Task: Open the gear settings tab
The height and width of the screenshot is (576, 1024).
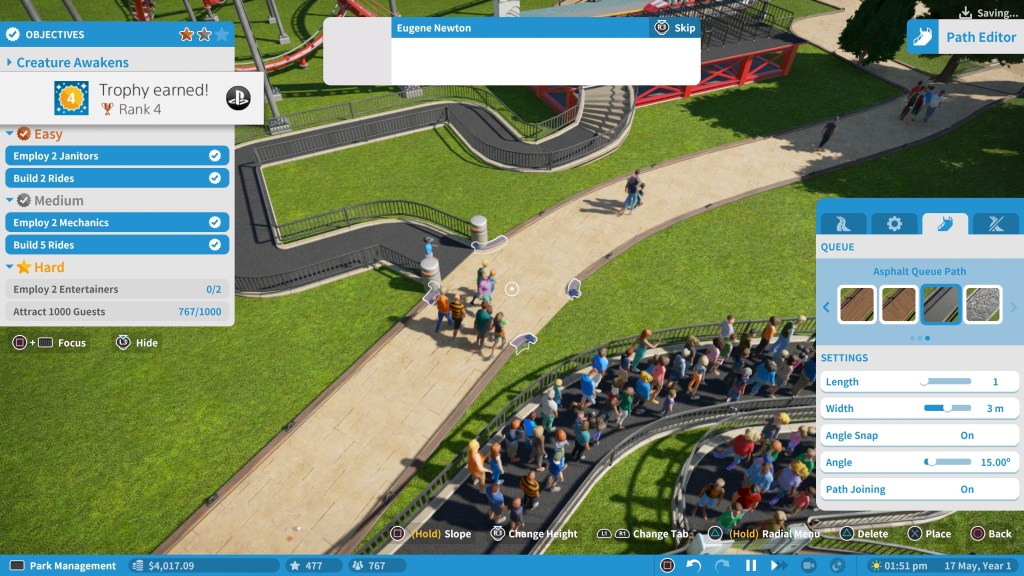Action: pyautogui.click(x=894, y=223)
